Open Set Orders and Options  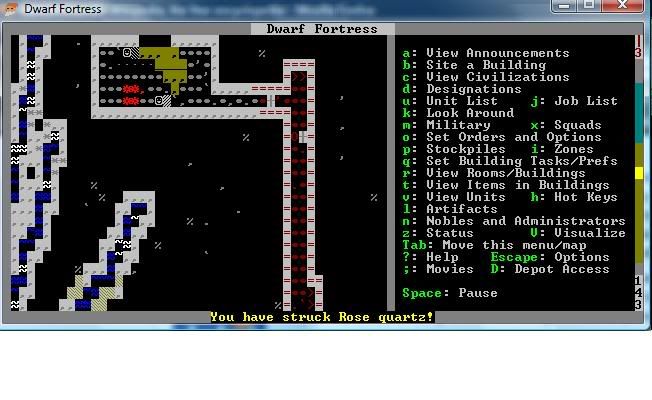513,137
